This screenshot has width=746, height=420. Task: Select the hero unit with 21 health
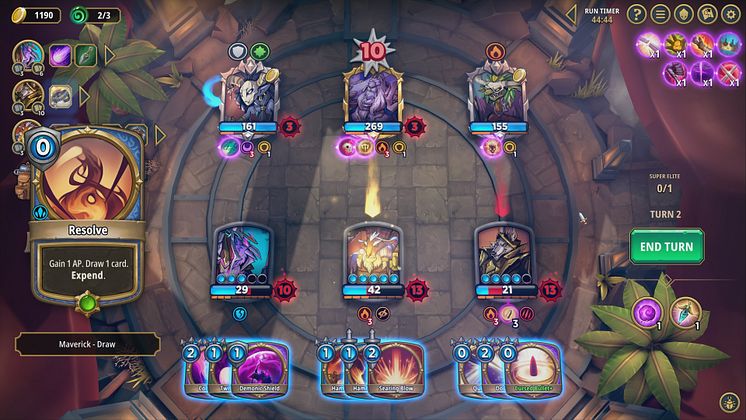click(x=503, y=256)
